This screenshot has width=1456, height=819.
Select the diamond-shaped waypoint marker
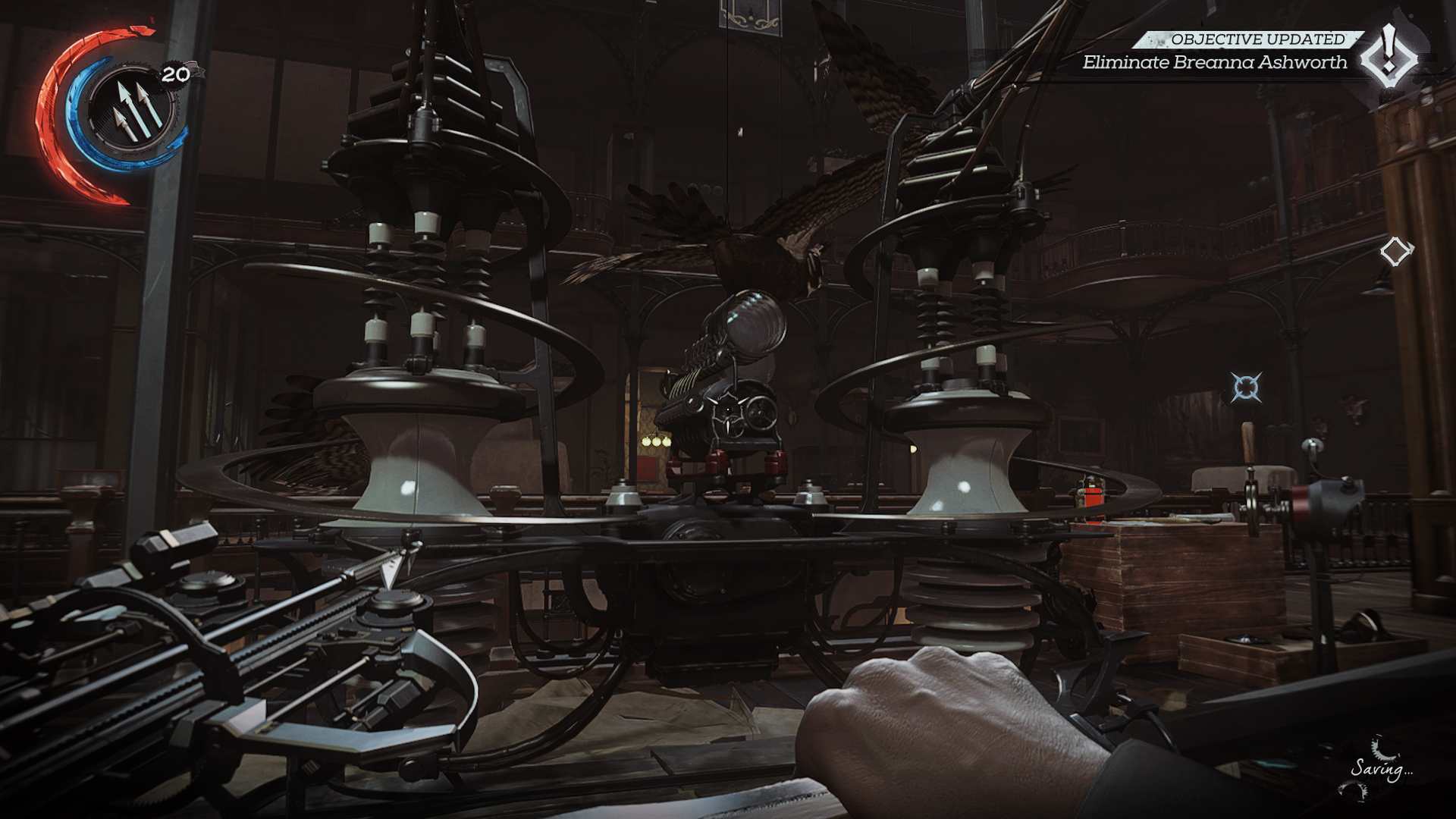1395,252
